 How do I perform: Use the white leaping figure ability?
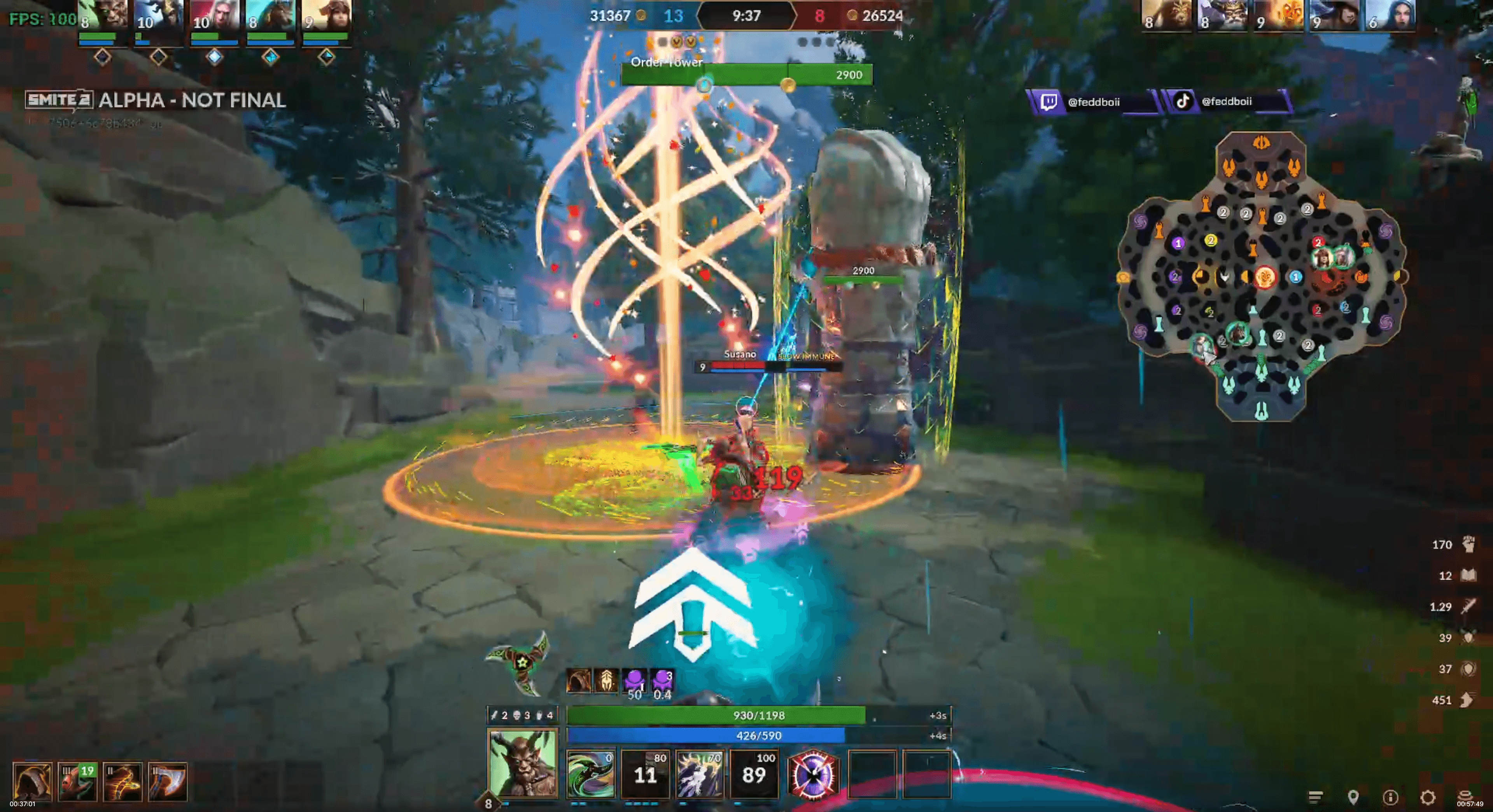click(699, 774)
